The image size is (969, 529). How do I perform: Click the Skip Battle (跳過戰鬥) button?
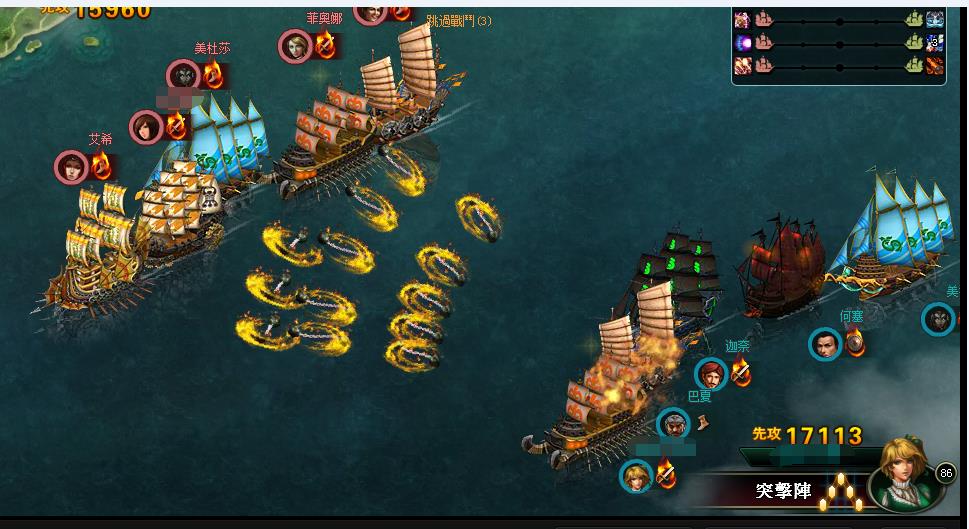point(458,20)
